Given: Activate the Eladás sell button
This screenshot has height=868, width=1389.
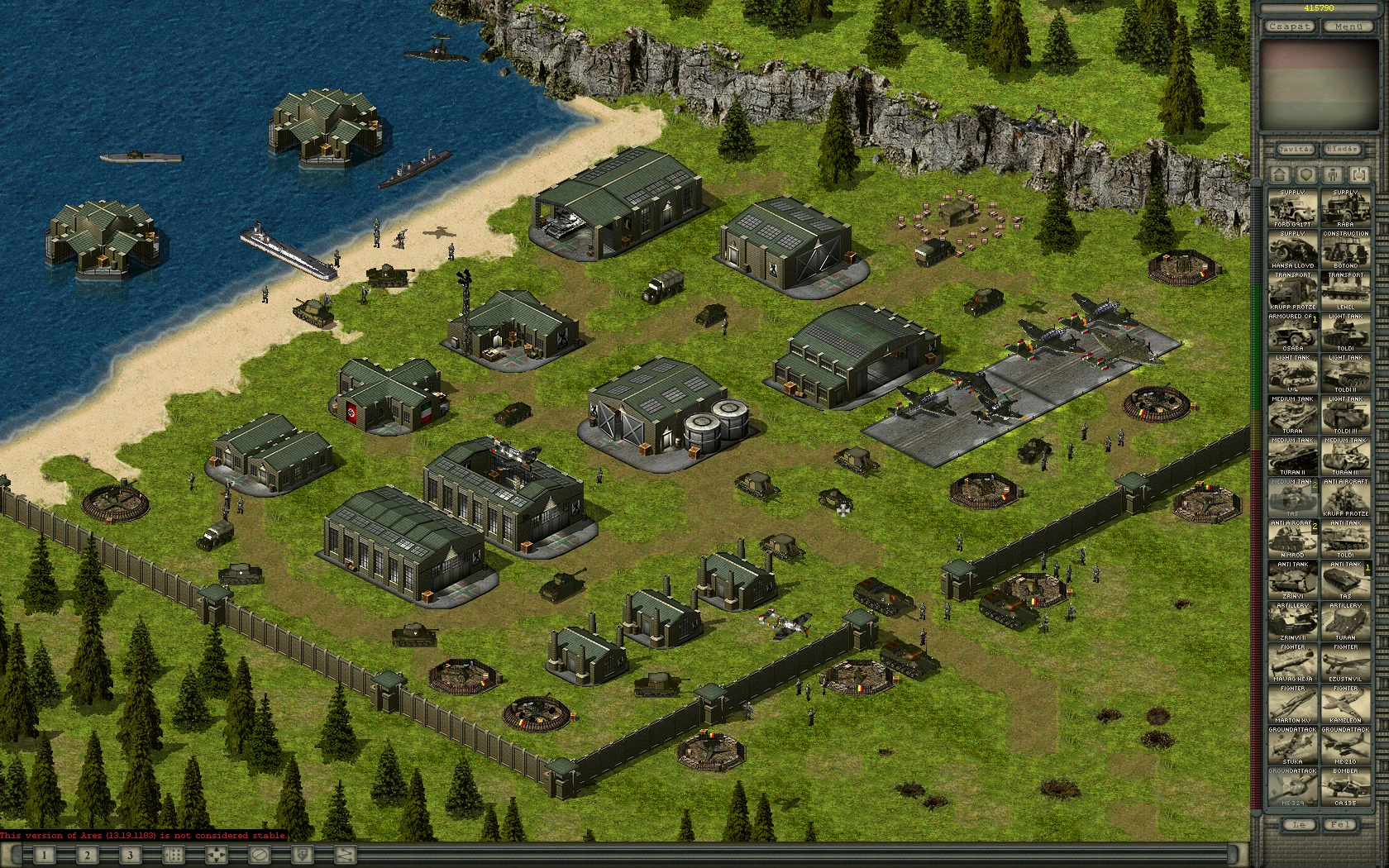Looking at the screenshot, I should [1341, 150].
